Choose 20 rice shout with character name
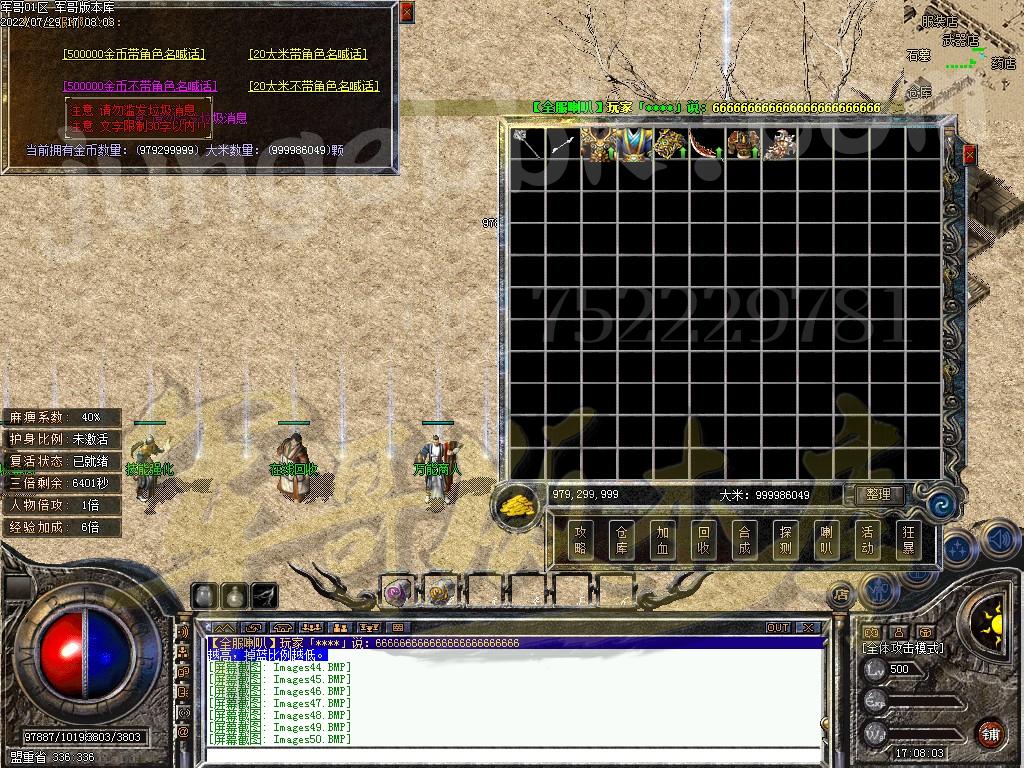Viewport: 1024px width, 768px height. click(x=308, y=54)
